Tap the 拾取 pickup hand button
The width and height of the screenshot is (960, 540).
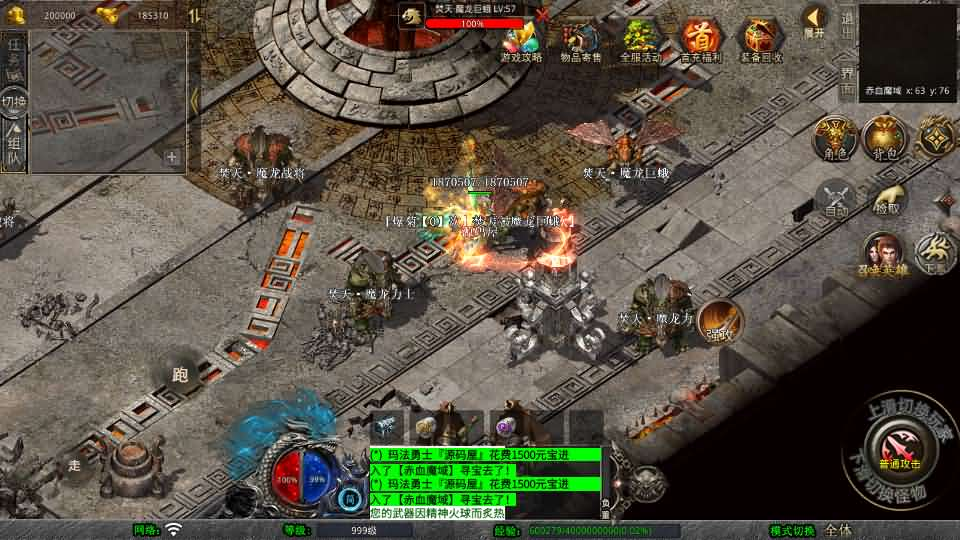887,198
